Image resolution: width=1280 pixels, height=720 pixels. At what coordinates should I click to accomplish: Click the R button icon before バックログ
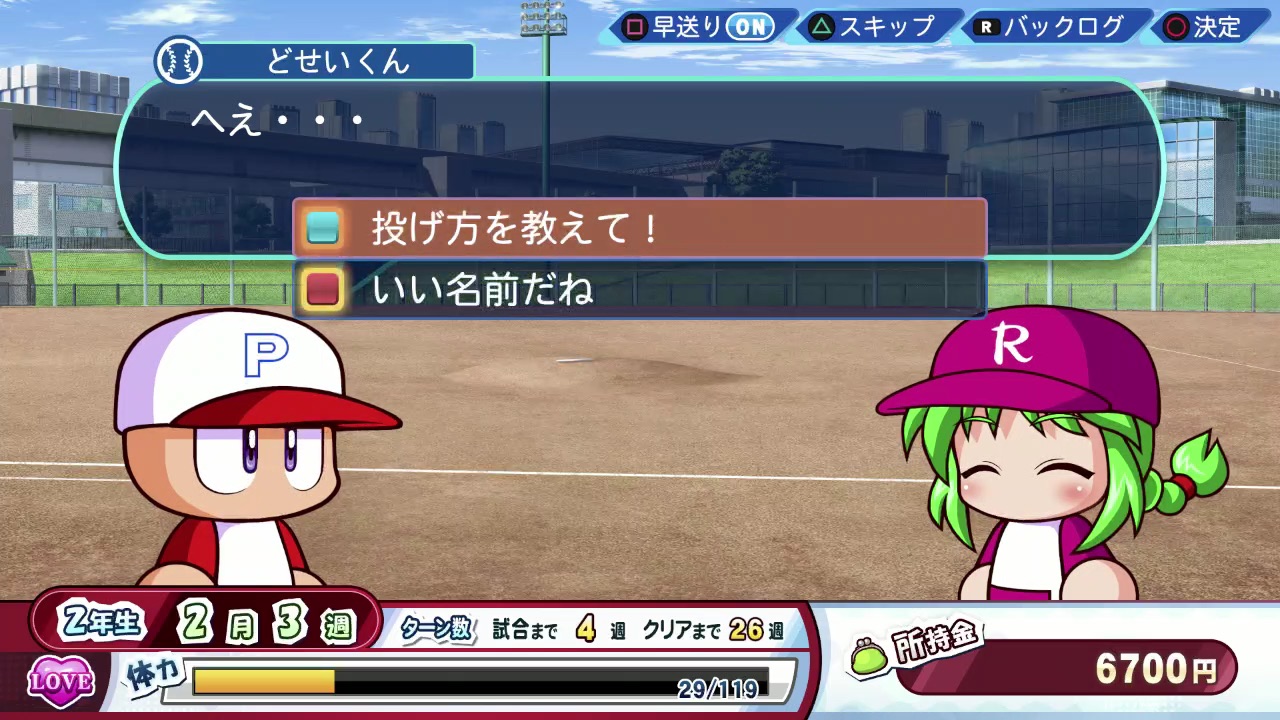[987, 28]
